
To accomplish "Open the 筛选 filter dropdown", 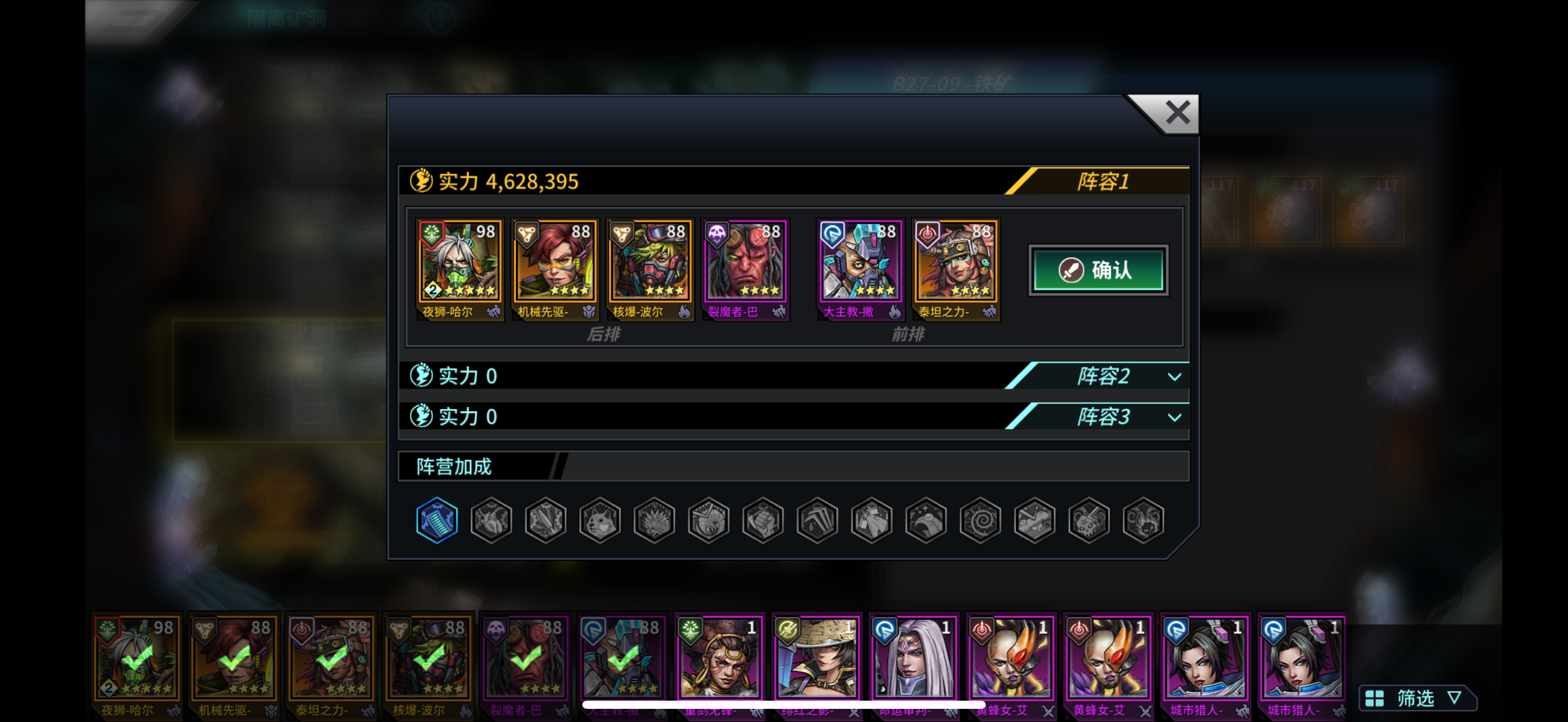I will [x=1417, y=697].
